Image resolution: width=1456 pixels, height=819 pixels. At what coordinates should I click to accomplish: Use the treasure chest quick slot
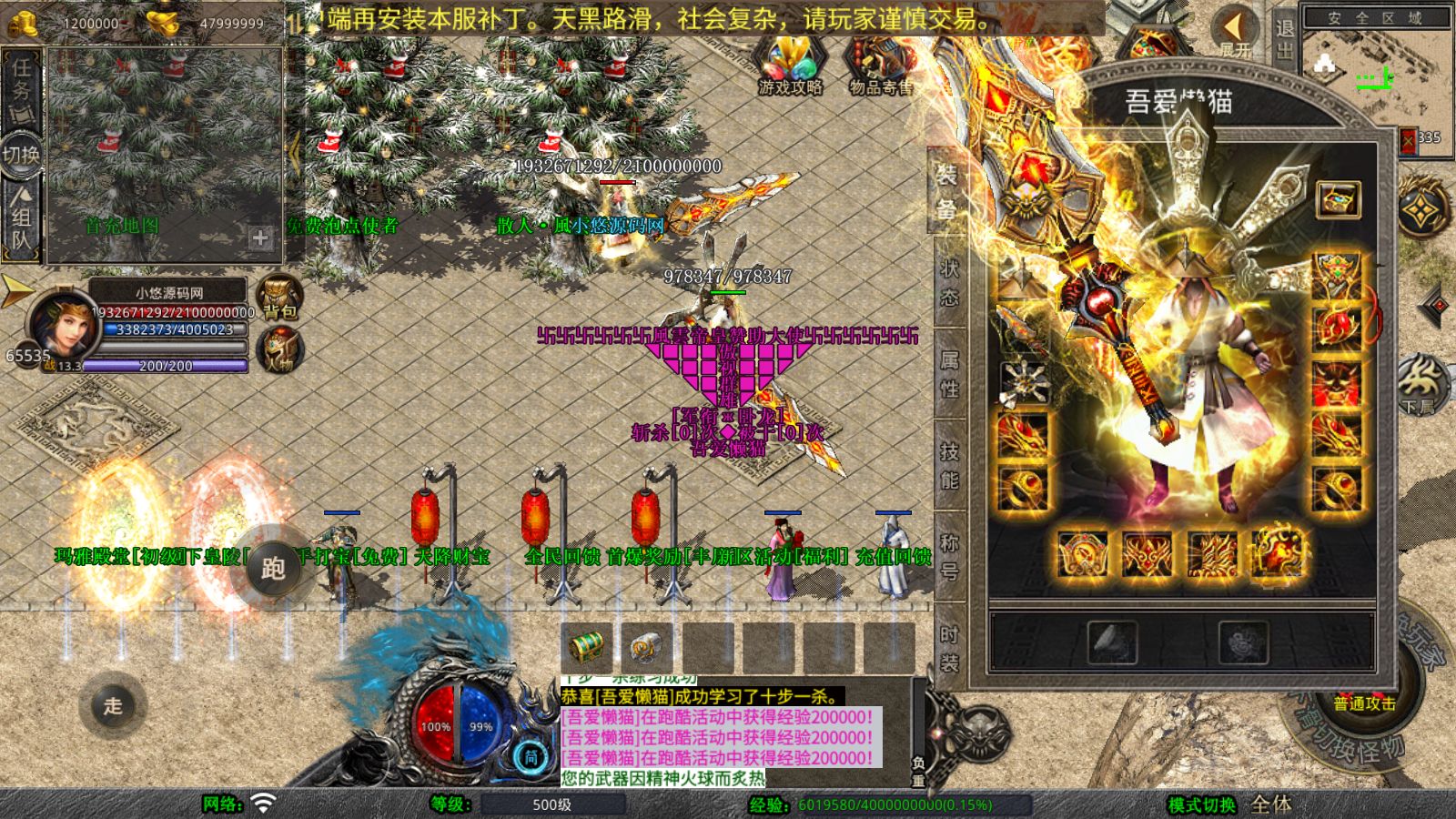click(587, 647)
